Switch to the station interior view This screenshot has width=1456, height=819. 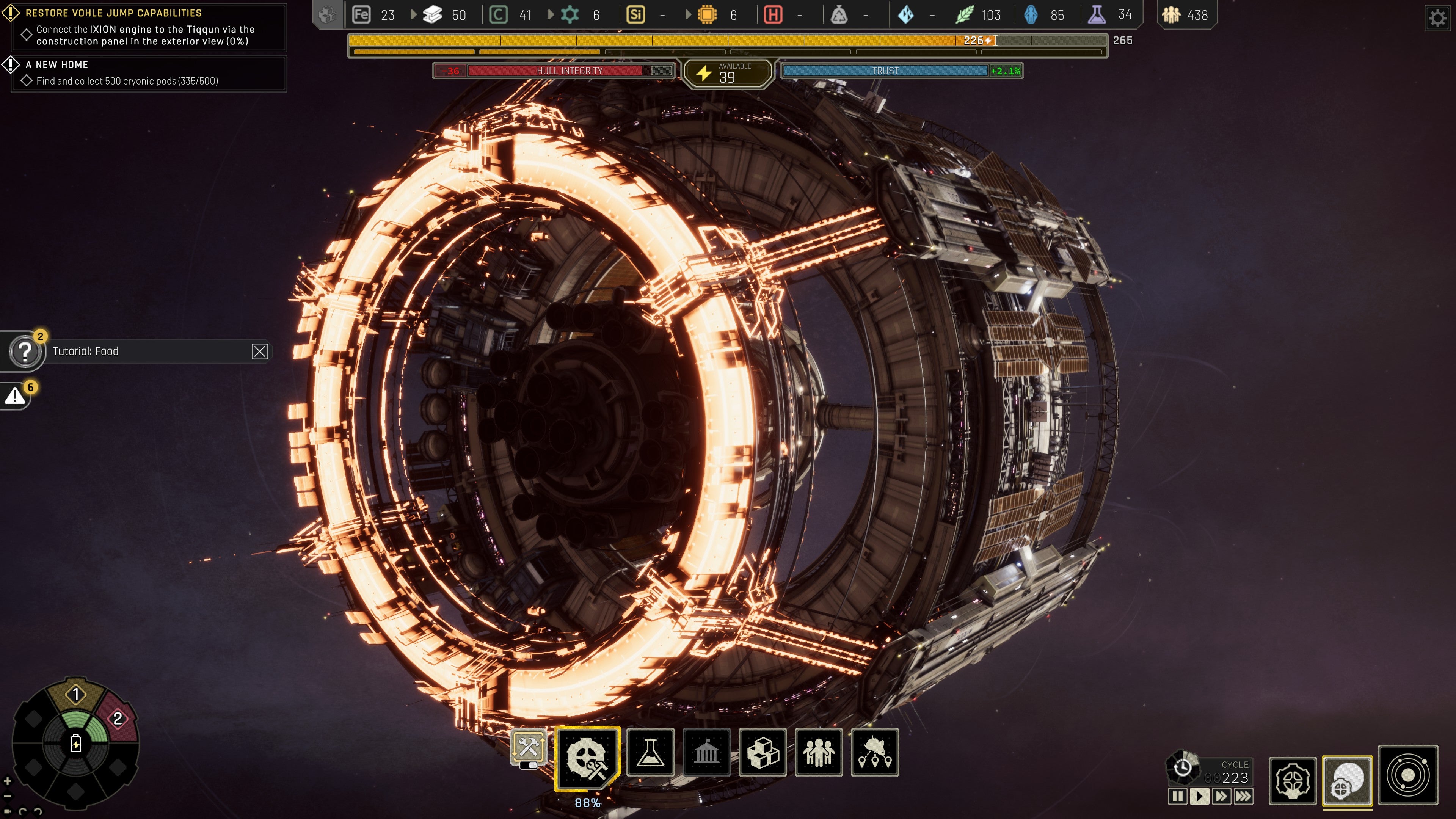coord(1293,781)
